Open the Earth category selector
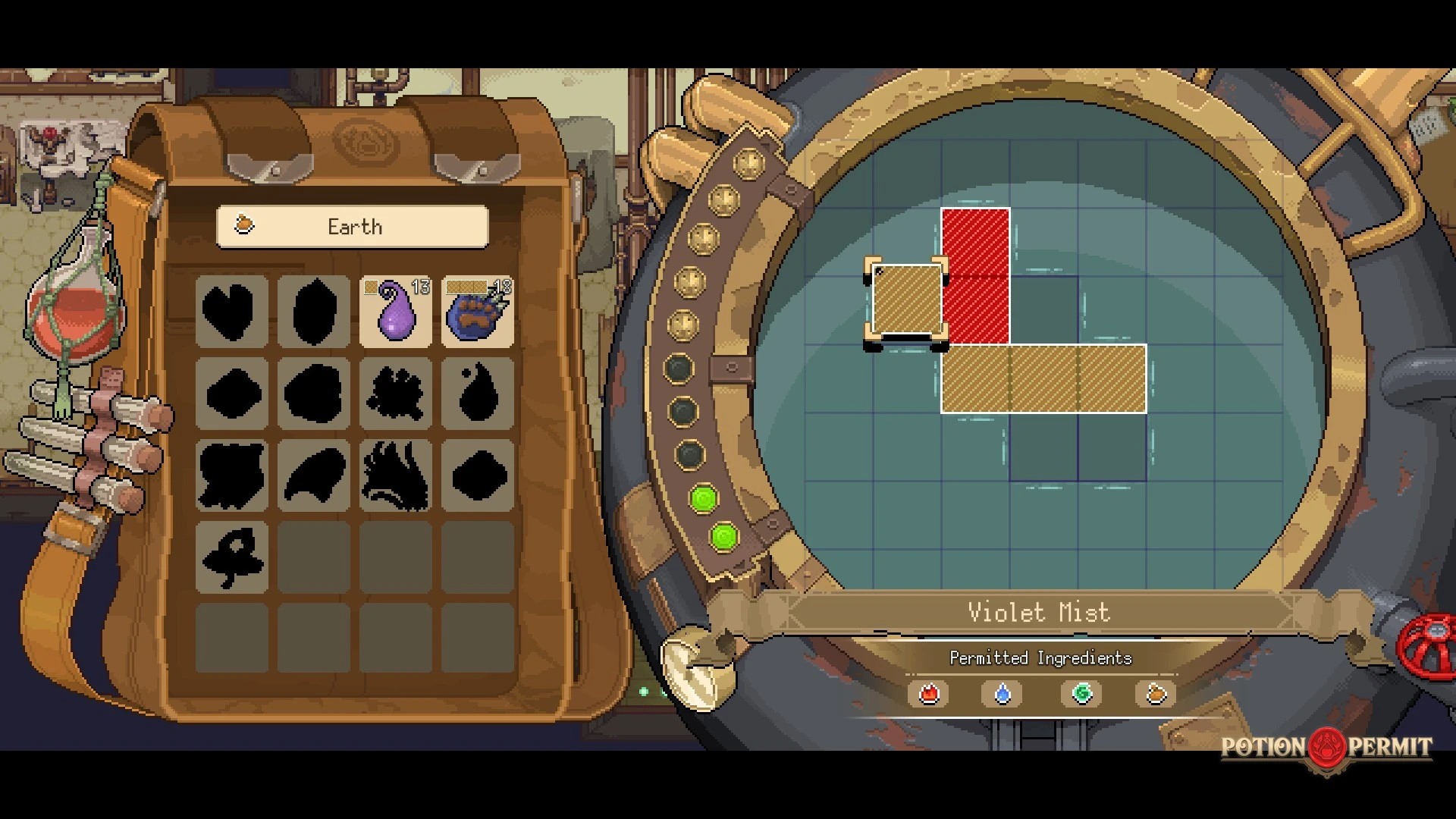The height and width of the screenshot is (819, 1456). 353,227
